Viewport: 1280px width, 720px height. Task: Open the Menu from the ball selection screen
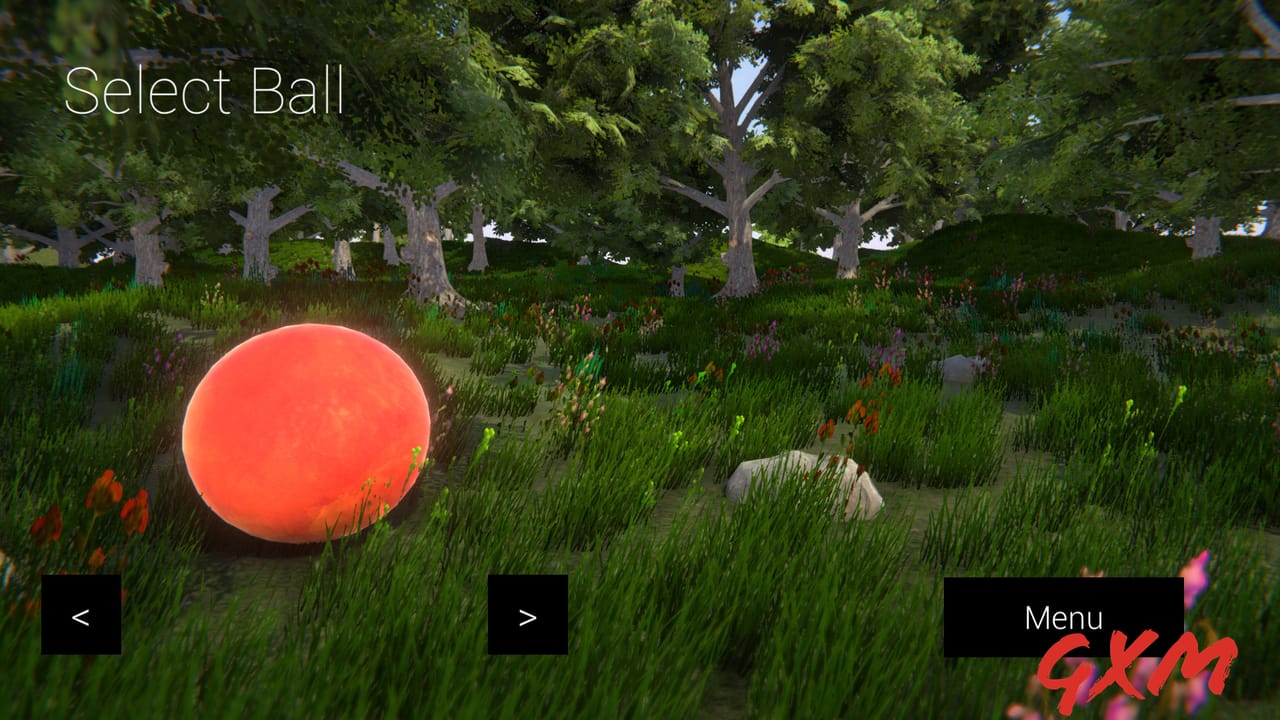1063,617
